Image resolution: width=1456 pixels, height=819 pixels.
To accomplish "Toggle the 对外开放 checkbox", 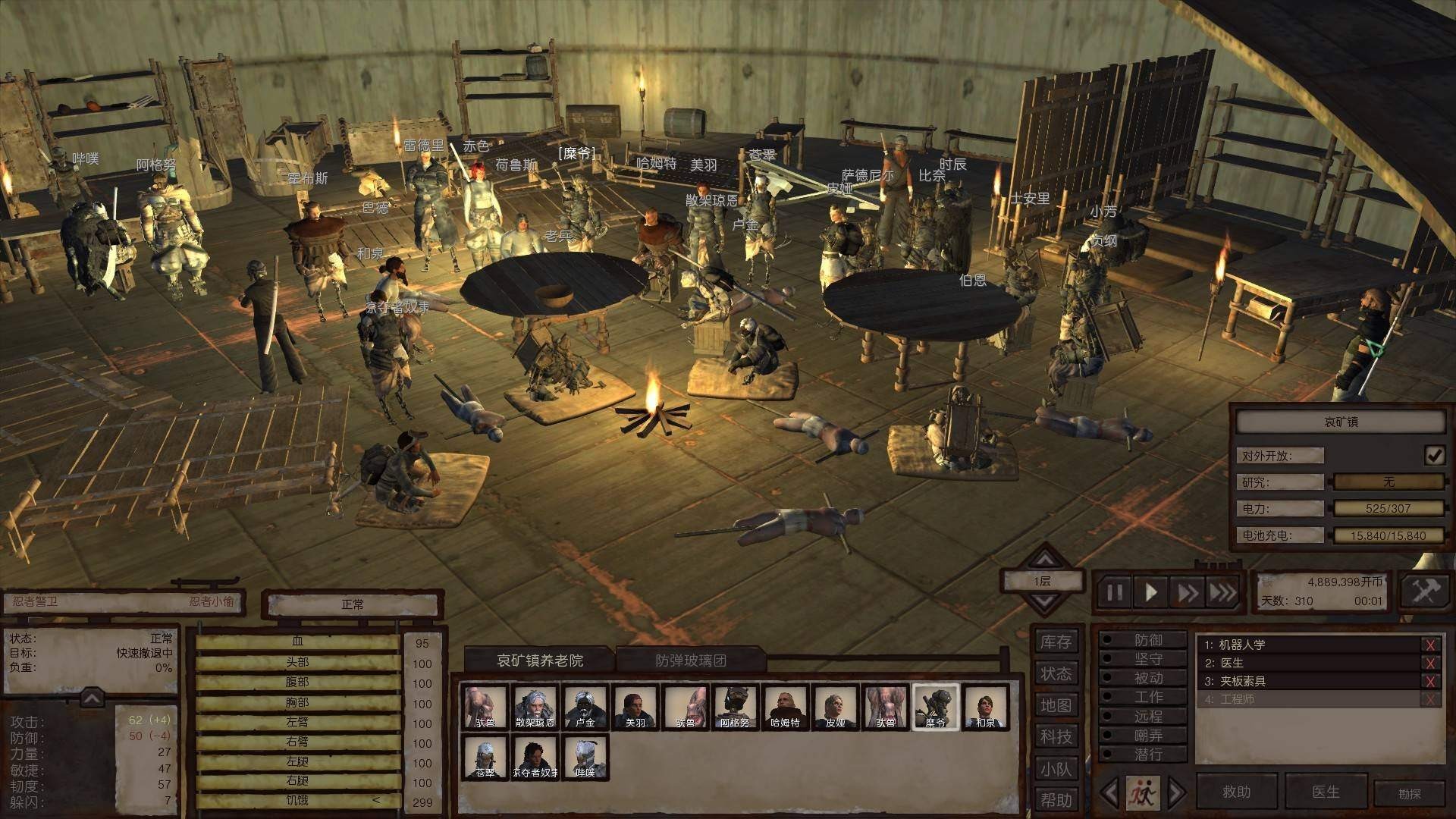I will coord(1434,455).
